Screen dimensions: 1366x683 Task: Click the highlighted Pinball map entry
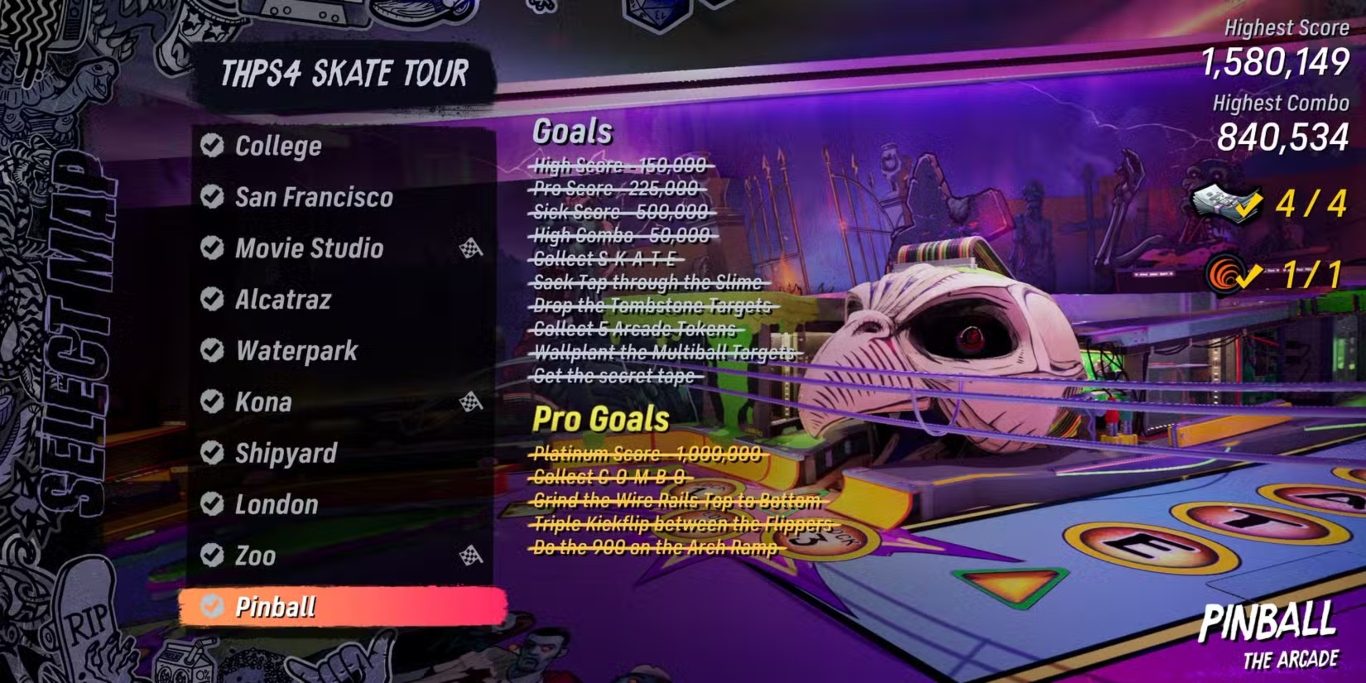pyautogui.click(x=275, y=606)
